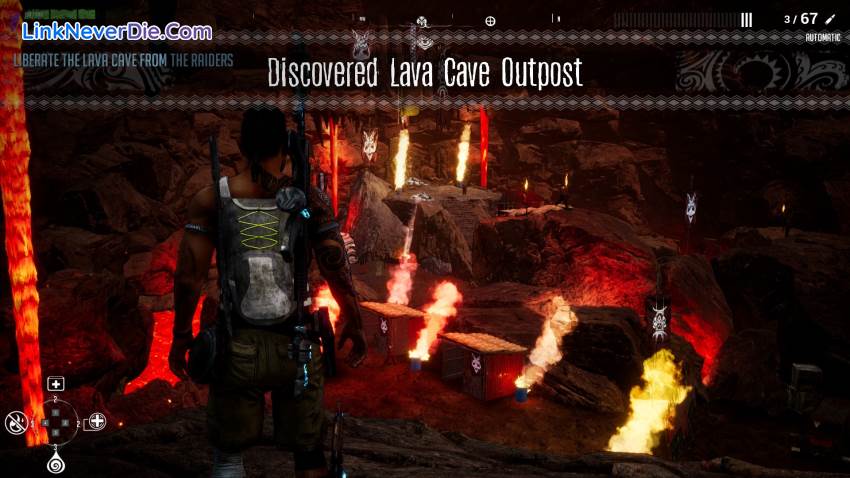Viewport: 850px width, 478px height.
Task: Activate the spiral droplet item icon
Action: point(56,463)
